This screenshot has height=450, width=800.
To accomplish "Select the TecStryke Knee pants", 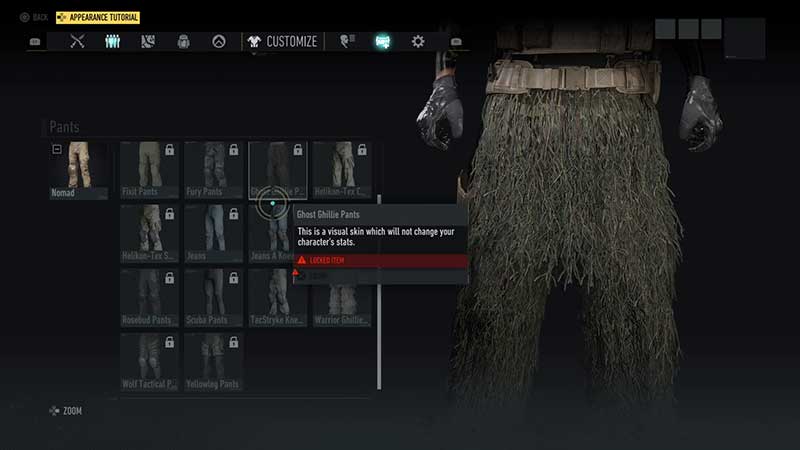I will [277, 298].
